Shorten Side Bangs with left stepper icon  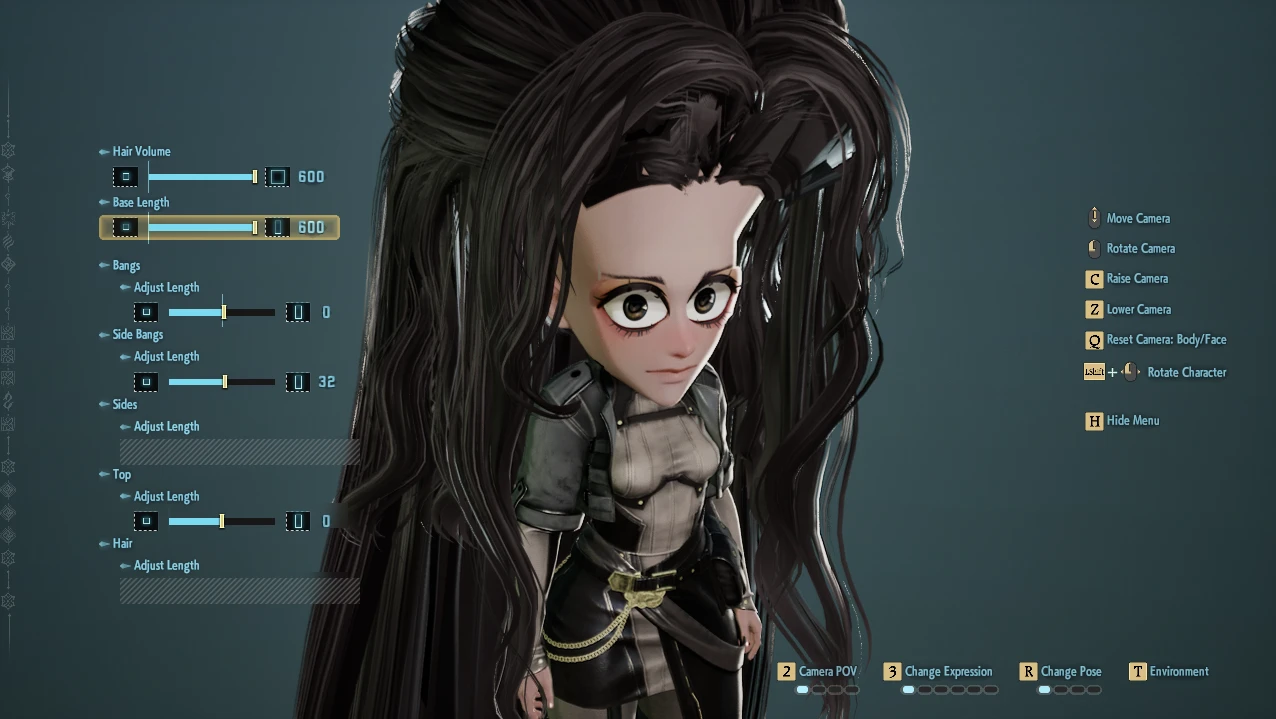click(146, 382)
